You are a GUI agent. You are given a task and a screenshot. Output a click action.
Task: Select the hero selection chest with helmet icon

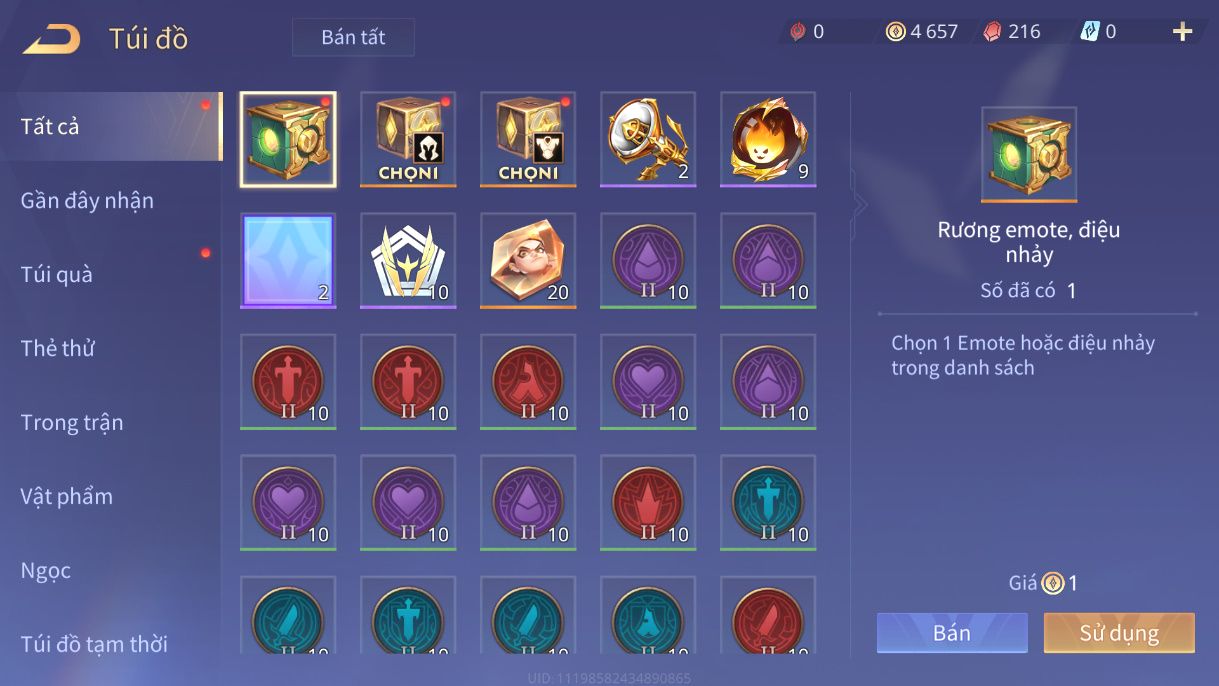(x=408, y=140)
